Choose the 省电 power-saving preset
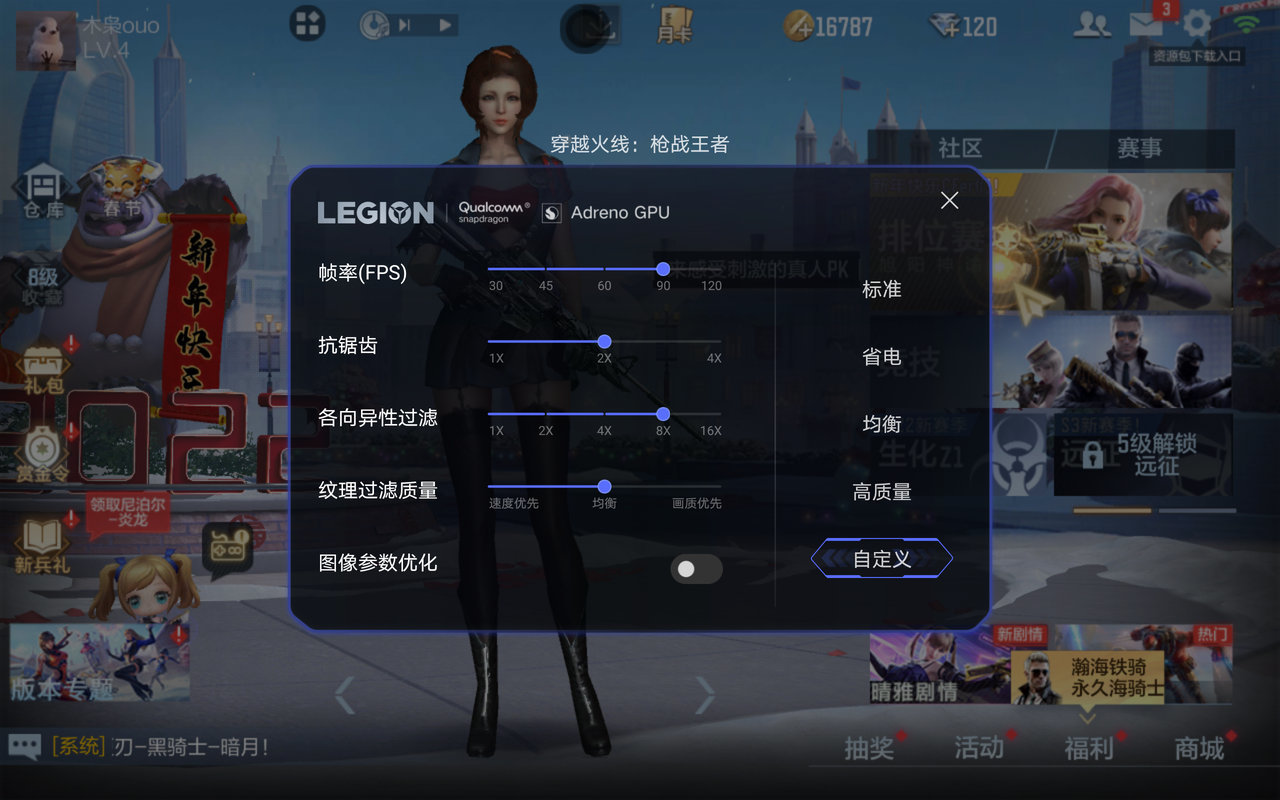The width and height of the screenshot is (1280, 800). (x=881, y=357)
